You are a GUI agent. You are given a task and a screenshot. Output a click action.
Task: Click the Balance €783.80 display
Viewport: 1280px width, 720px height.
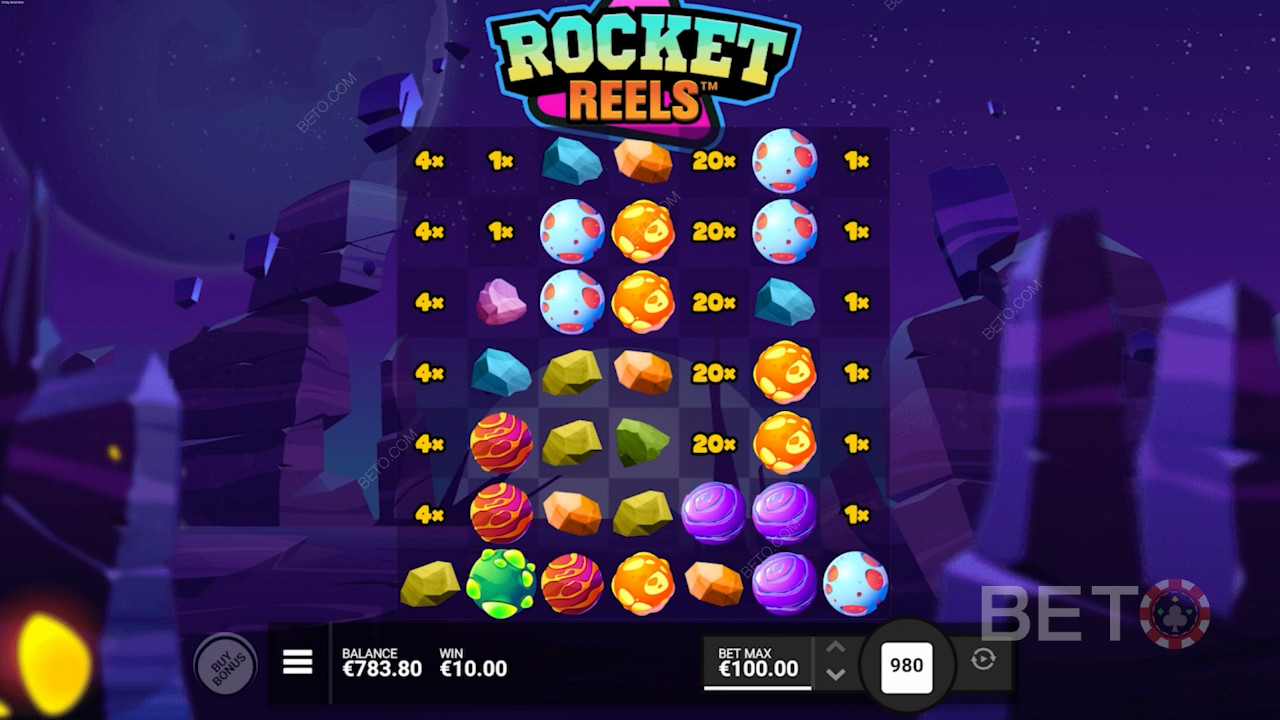point(384,662)
